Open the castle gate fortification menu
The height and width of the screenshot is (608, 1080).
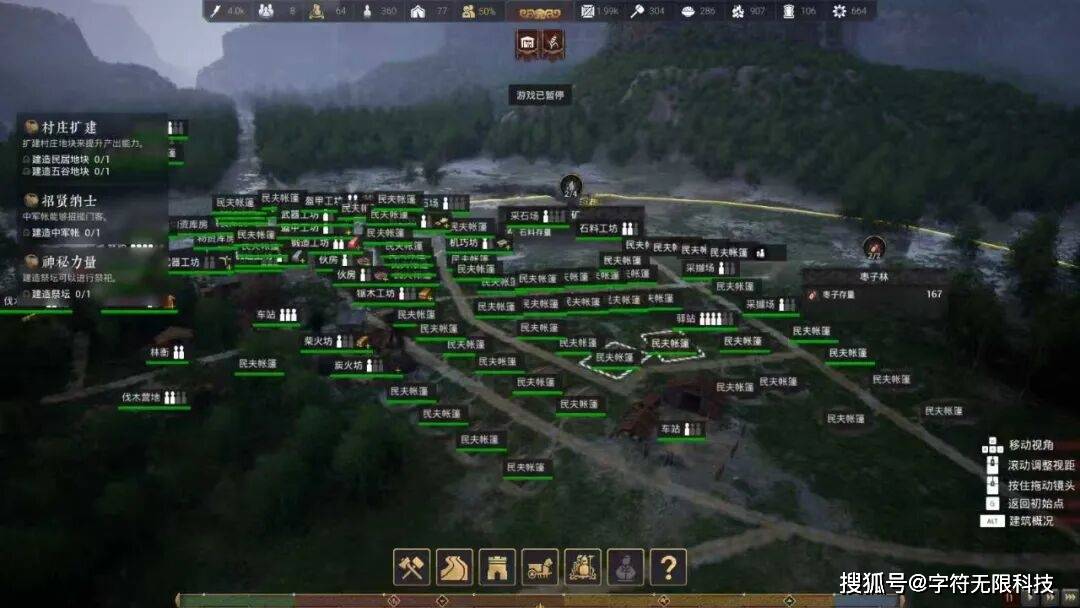tap(497, 567)
